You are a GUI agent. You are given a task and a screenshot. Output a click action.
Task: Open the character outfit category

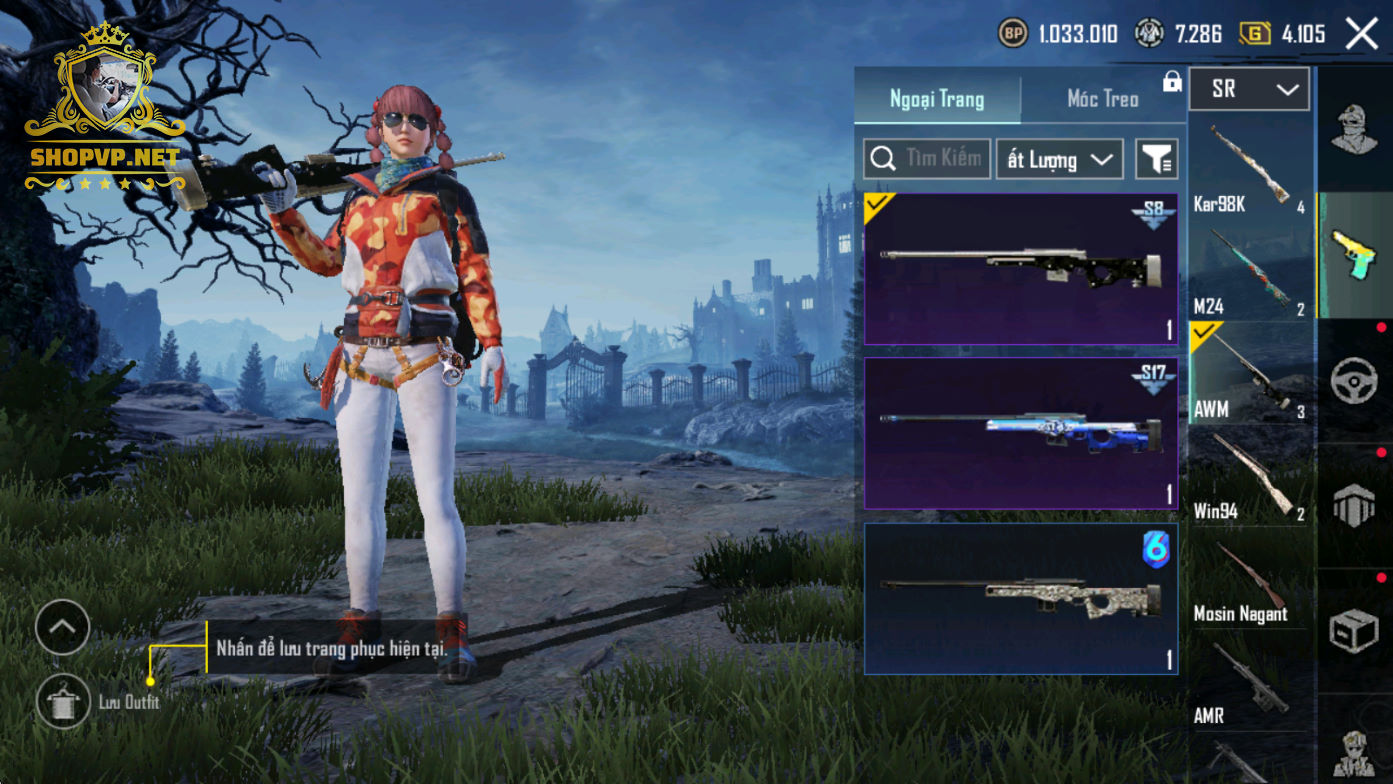click(x=1354, y=130)
